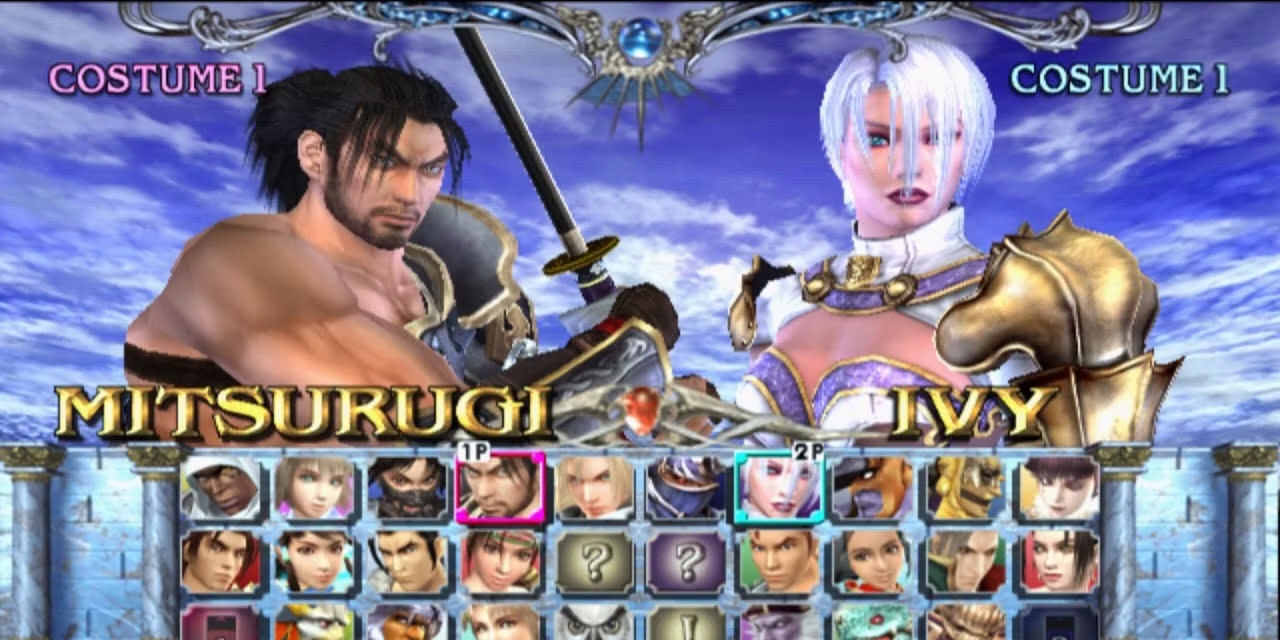
Task: Select the white owl-masked character portrait
Action: point(594,622)
